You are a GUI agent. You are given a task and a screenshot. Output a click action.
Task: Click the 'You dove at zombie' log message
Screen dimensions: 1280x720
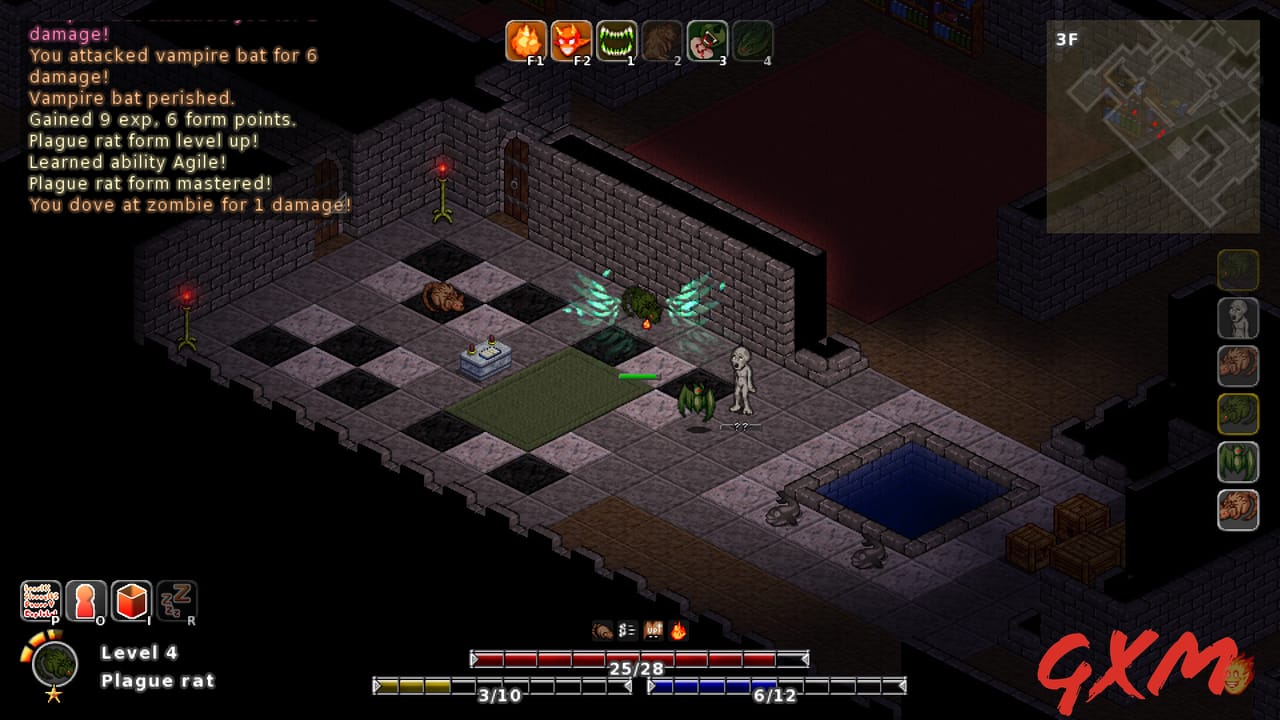185,205
